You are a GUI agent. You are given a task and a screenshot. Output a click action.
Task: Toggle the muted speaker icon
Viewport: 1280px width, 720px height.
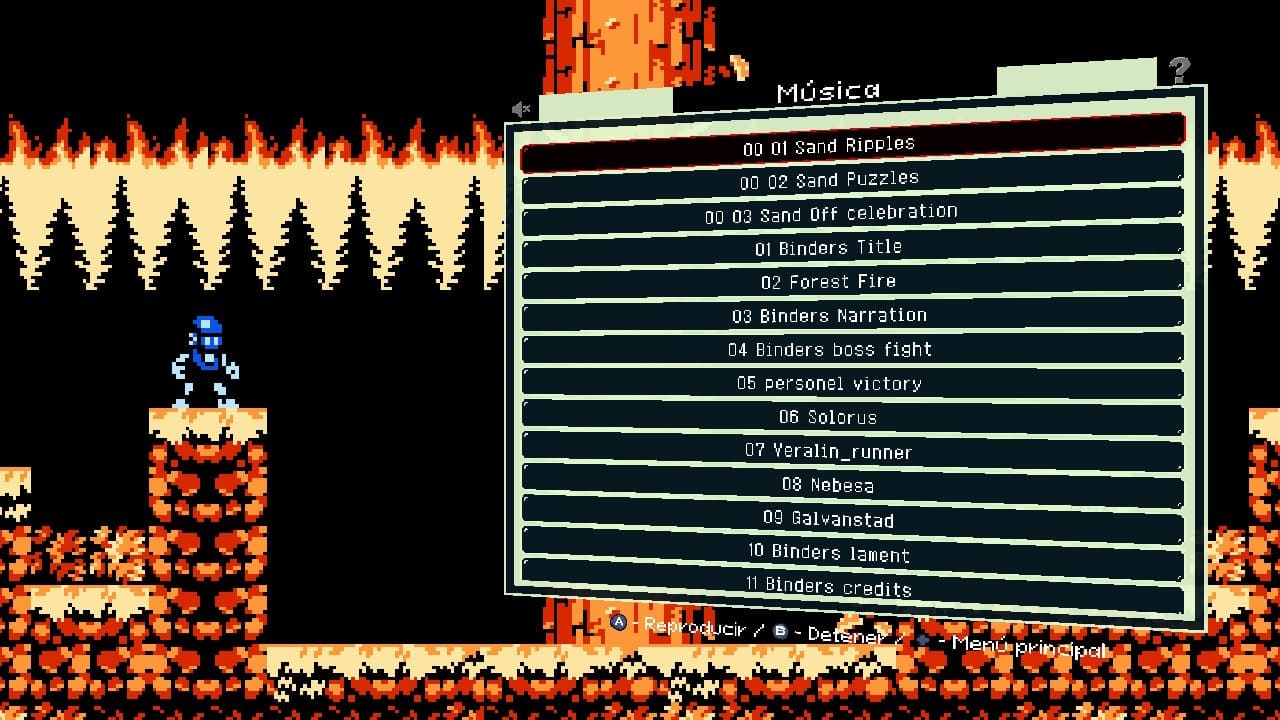(x=521, y=109)
